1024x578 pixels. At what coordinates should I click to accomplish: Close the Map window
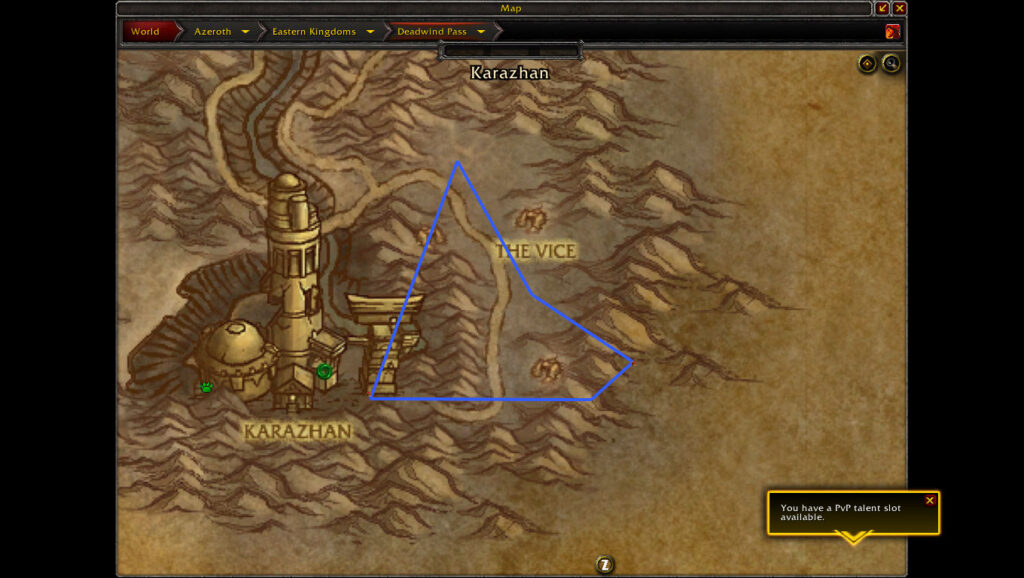pyautogui.click(x=900, y=9)
